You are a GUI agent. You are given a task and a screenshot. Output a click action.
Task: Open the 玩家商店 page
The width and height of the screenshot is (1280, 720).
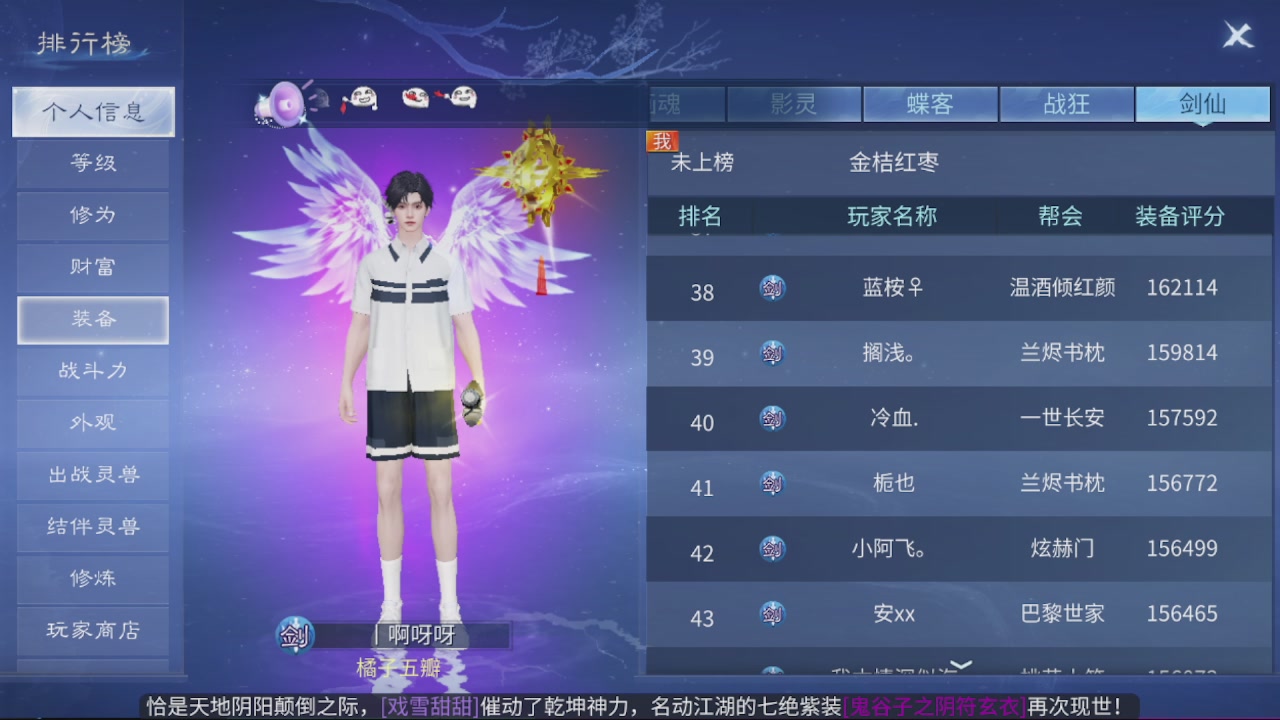pos(92,631)
